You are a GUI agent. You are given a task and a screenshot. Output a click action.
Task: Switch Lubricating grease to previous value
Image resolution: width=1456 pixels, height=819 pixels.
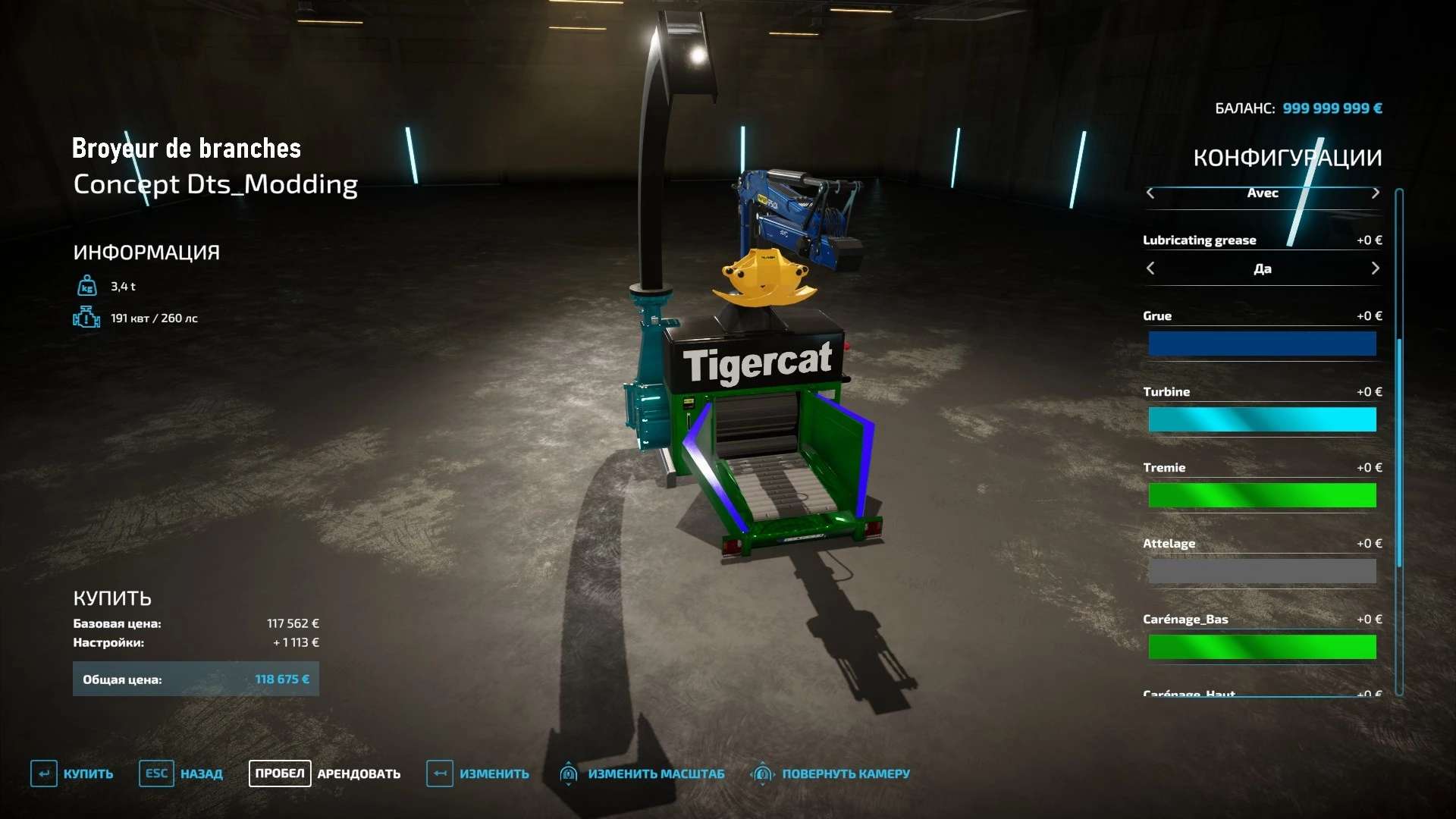(1150, 268)
